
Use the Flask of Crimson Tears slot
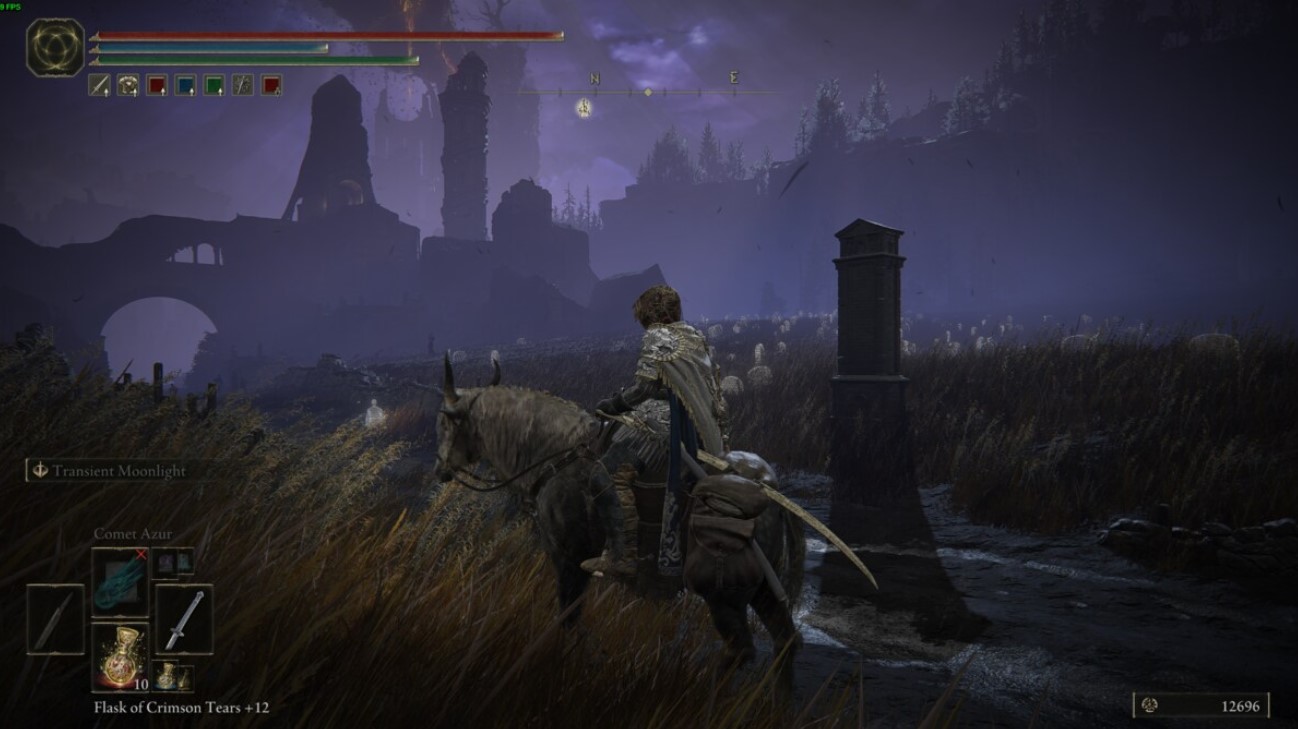pyautogui.click(x=120, y=657)
